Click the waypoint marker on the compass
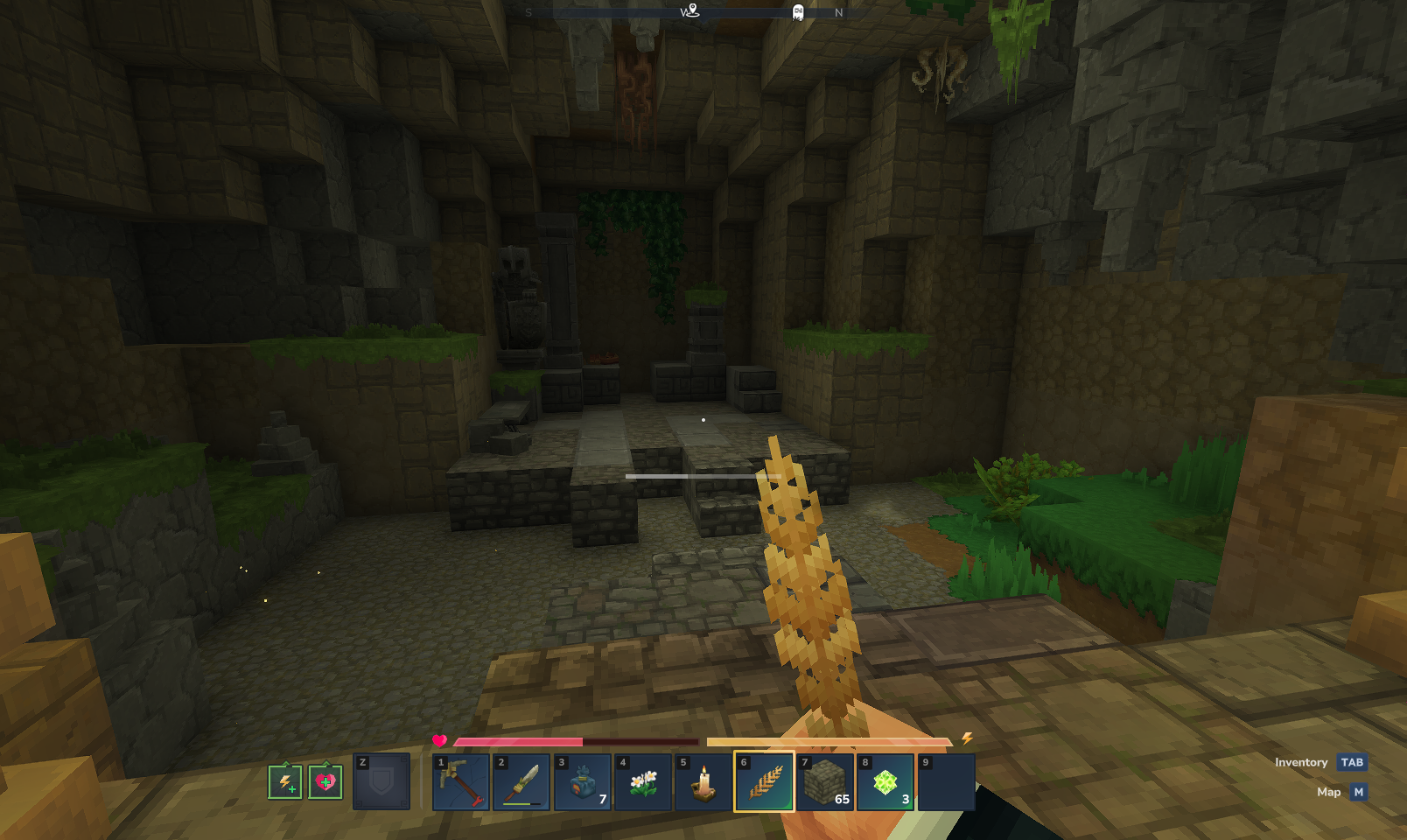The height and width of the screenshot is (840, 1407). pyautogui.click(x=692, y=10)
